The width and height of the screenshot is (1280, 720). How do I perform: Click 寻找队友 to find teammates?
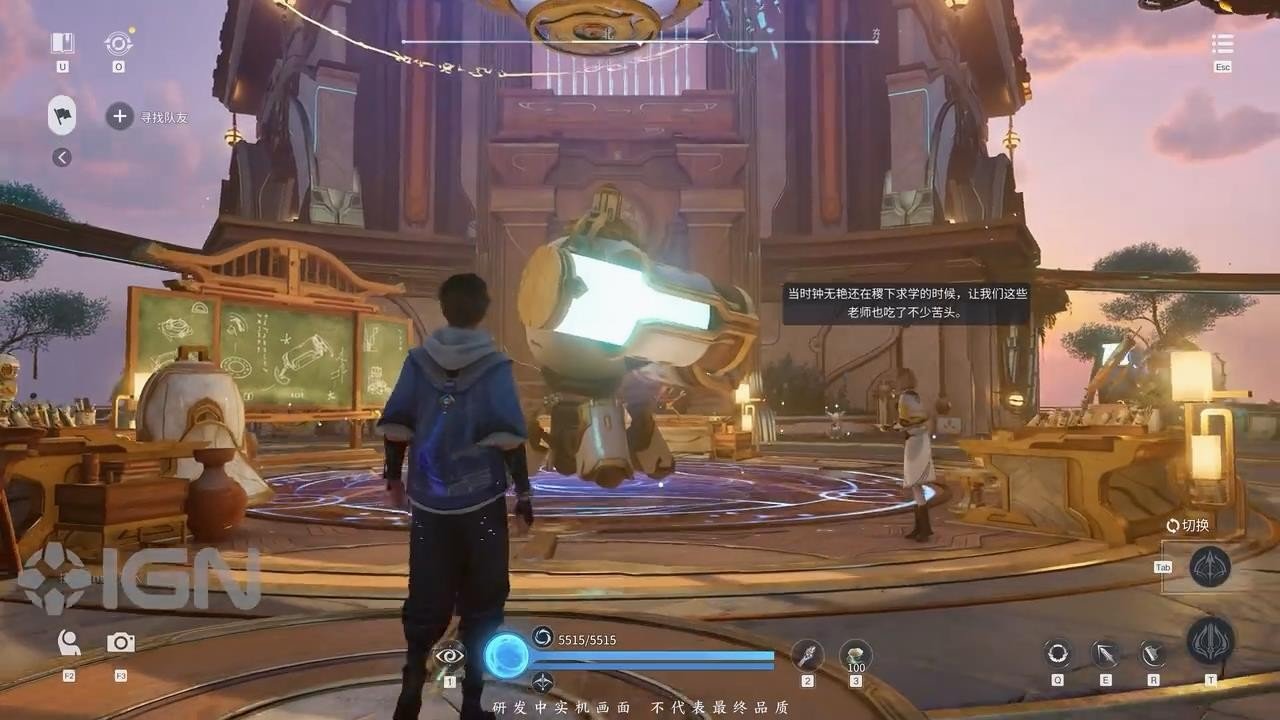[x=165, y=117]
